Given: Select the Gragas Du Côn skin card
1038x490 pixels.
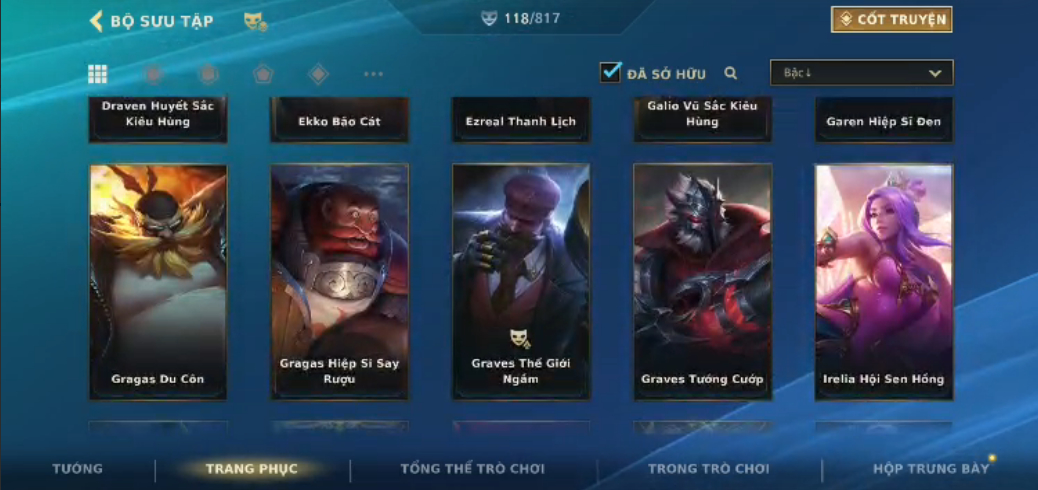Looking at the screenshot, I should pyautogui.click(x=158, y=282).
